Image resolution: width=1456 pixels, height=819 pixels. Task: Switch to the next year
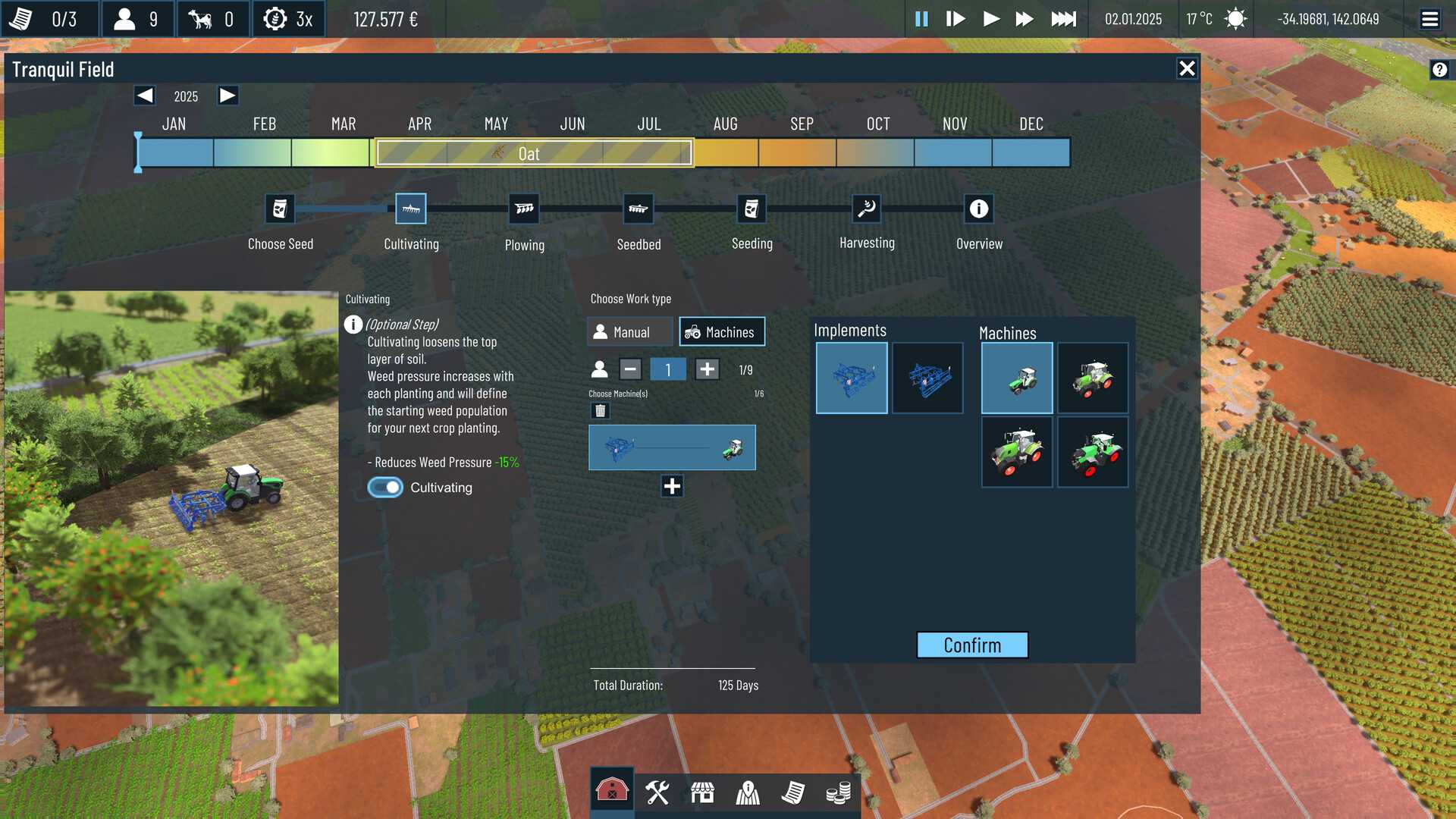click(x=227, y=96)
